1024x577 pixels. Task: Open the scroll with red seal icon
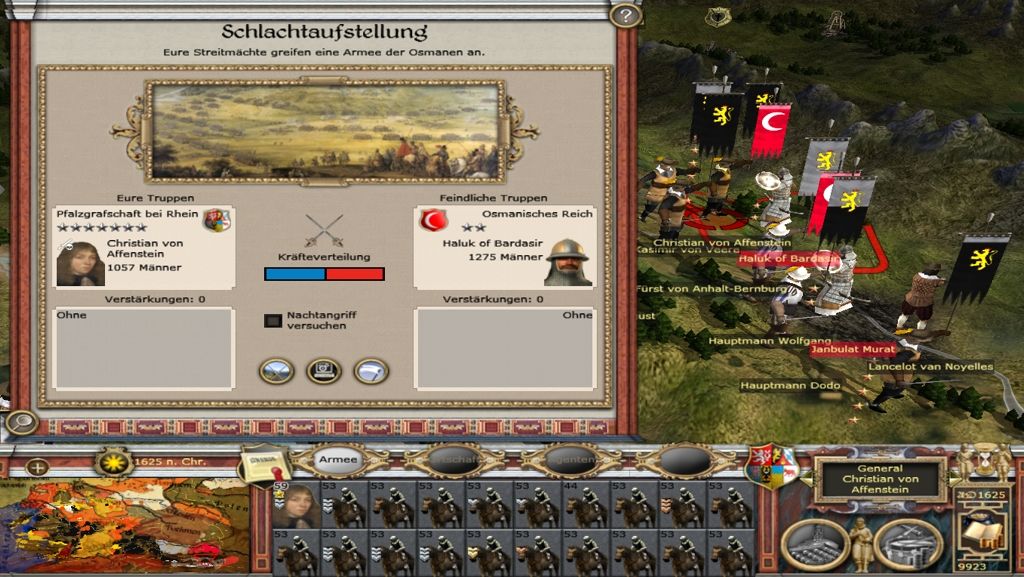tap(262, 461)
